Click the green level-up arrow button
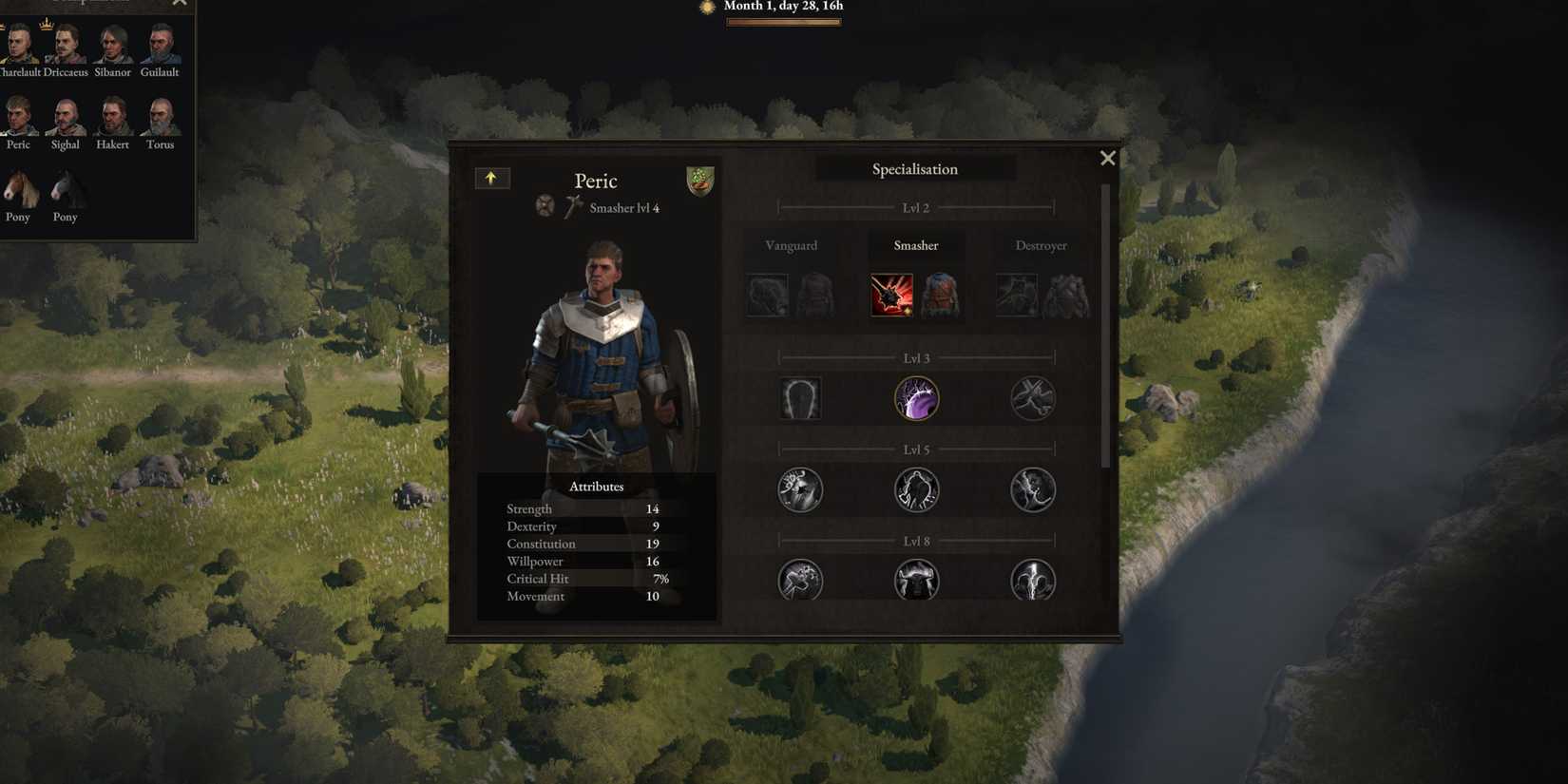Screen dimensions: 1568x784 pos(492,178)
